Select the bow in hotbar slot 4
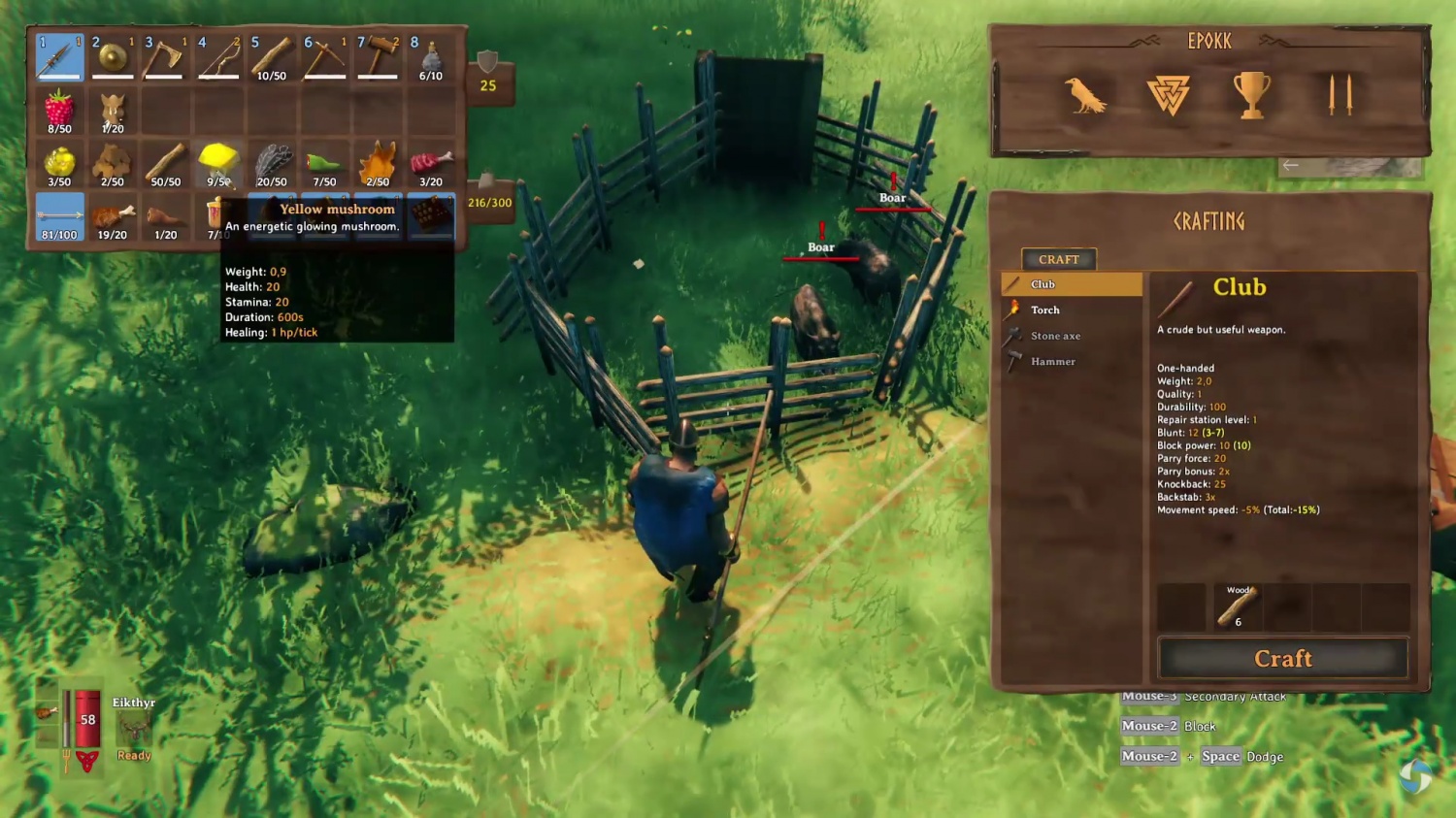 tap(218, 57)
